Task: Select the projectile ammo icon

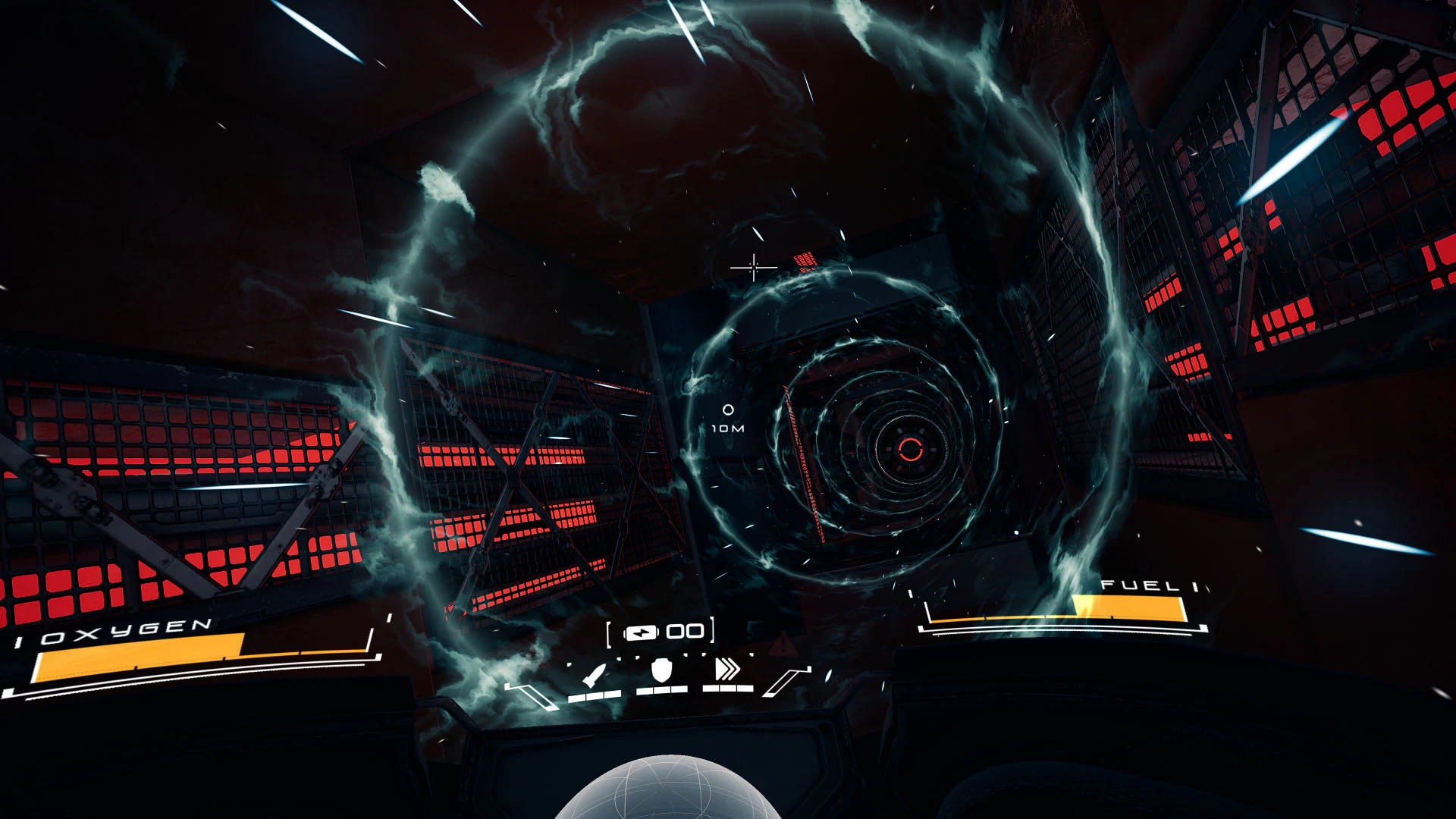Action: (x=594, y=675)
